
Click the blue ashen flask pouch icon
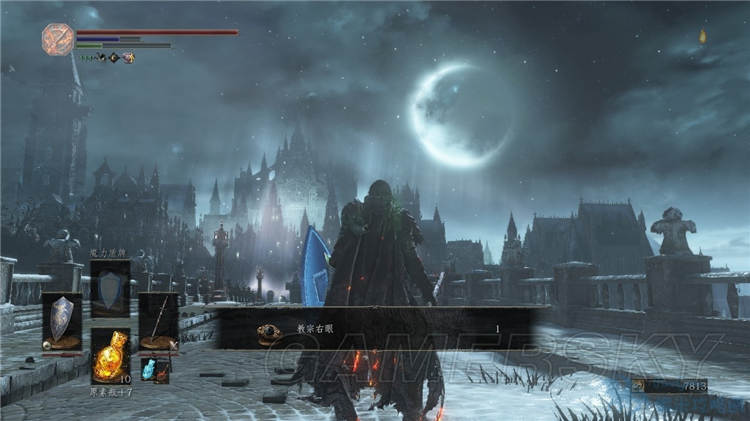pyautogui.click(x=149, y=369)
